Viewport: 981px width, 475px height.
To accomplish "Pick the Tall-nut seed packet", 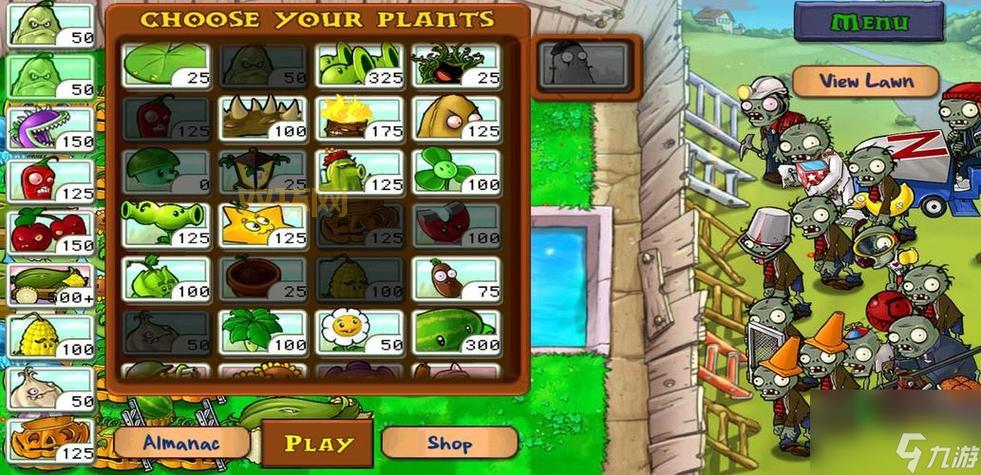I will 457,118.
